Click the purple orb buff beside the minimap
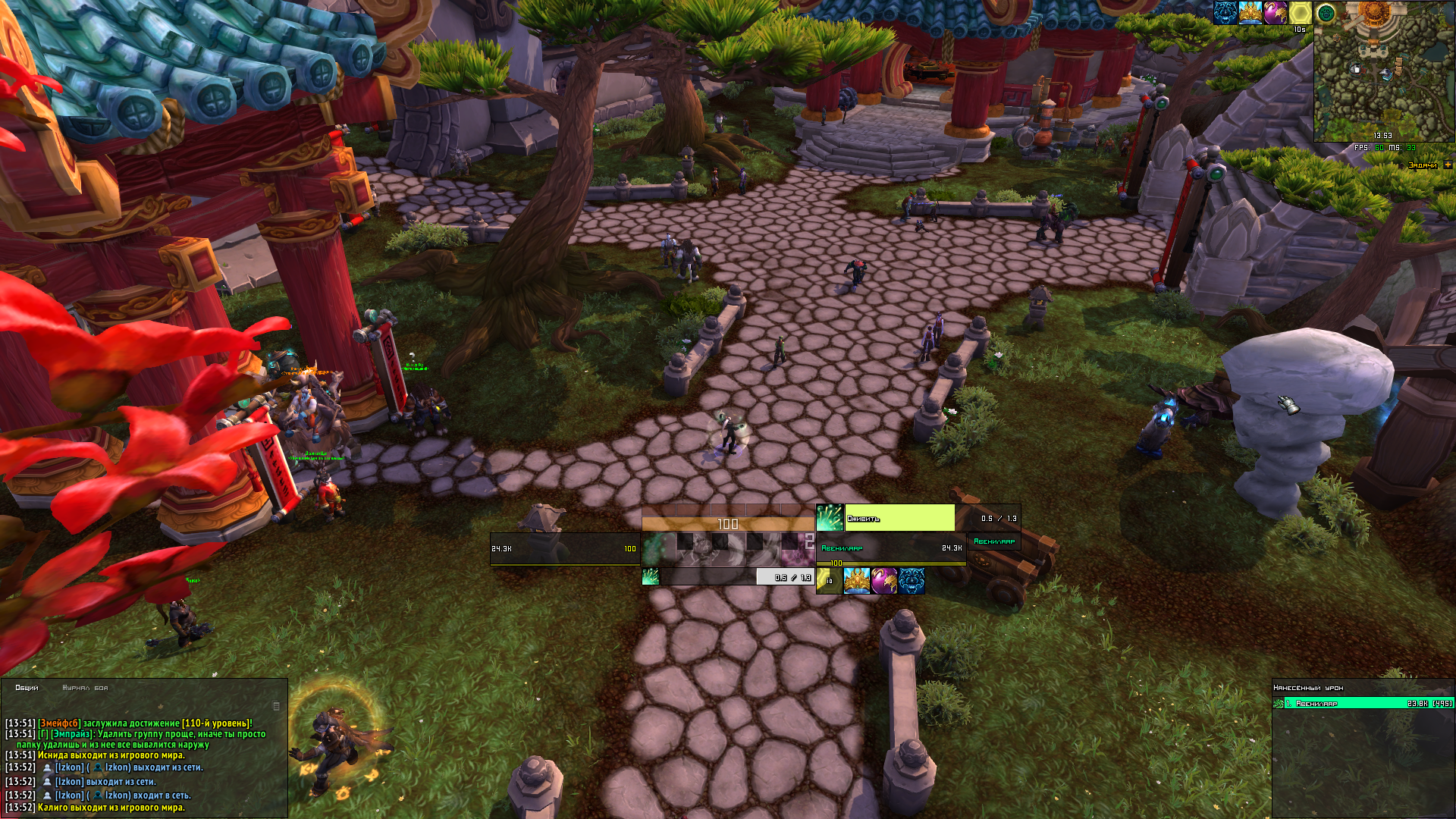 click(x=1275, y=13)
